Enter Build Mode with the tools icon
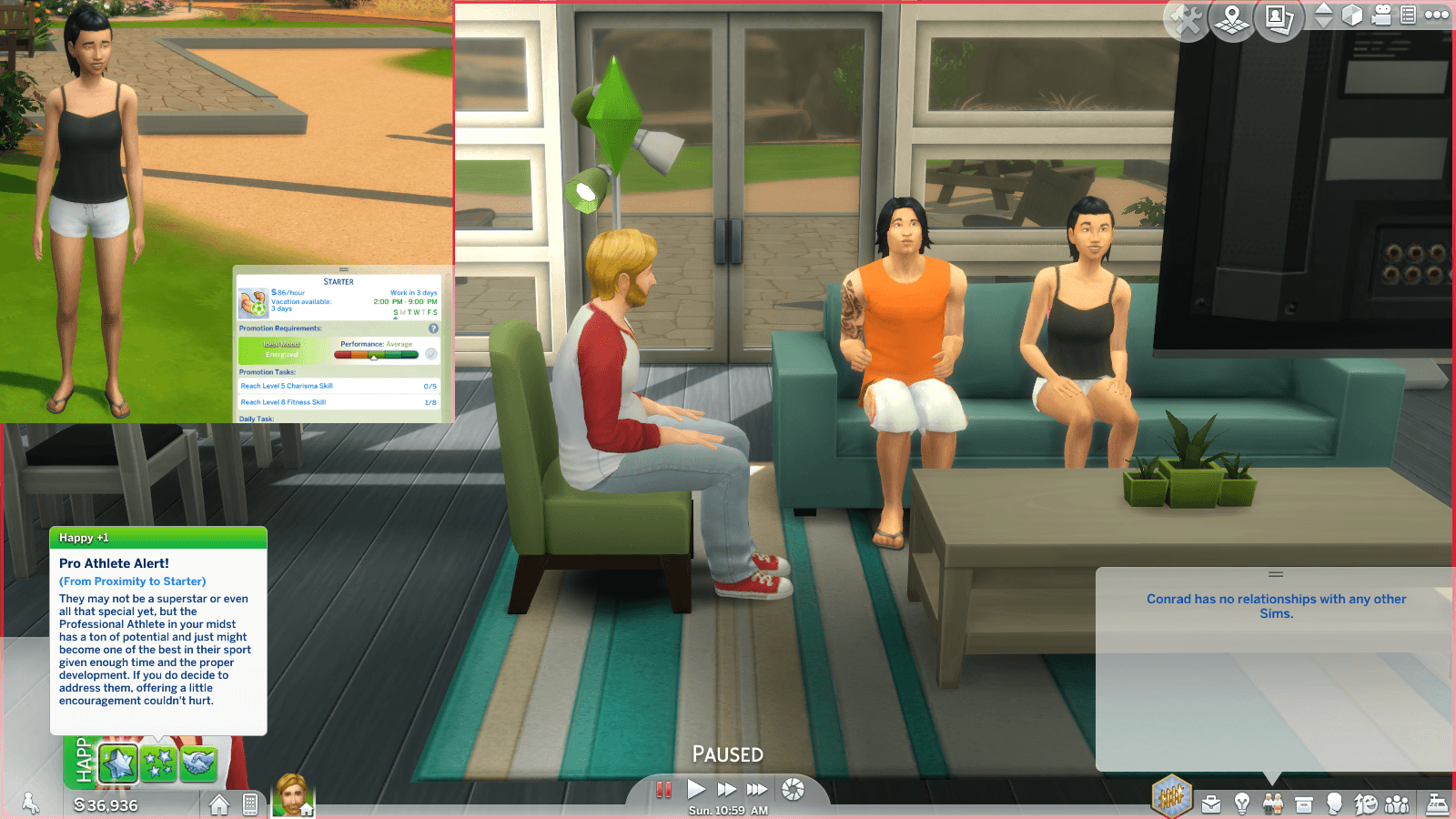Viewport: 1456px width, 819px height. [1186, 18]
